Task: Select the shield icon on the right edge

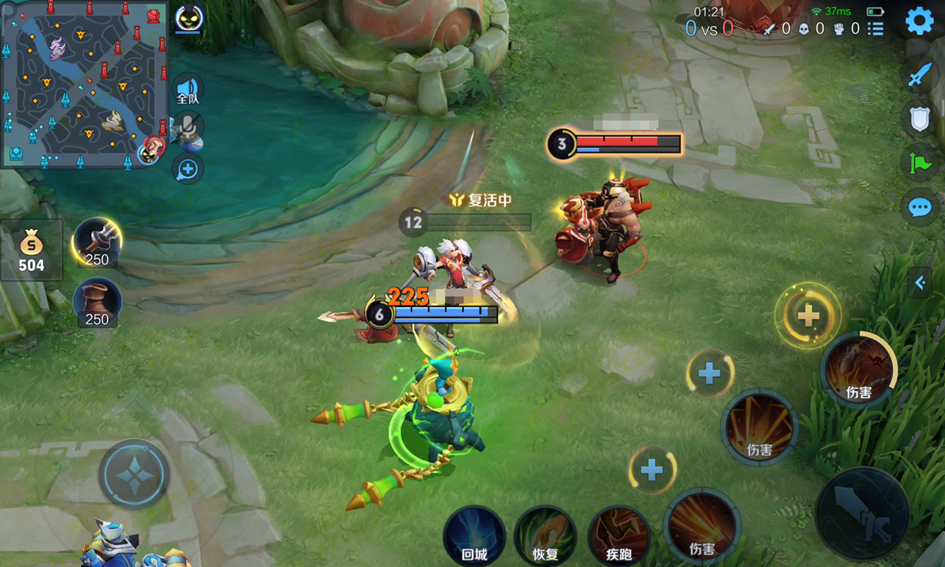Action: (x=920, y=119)
